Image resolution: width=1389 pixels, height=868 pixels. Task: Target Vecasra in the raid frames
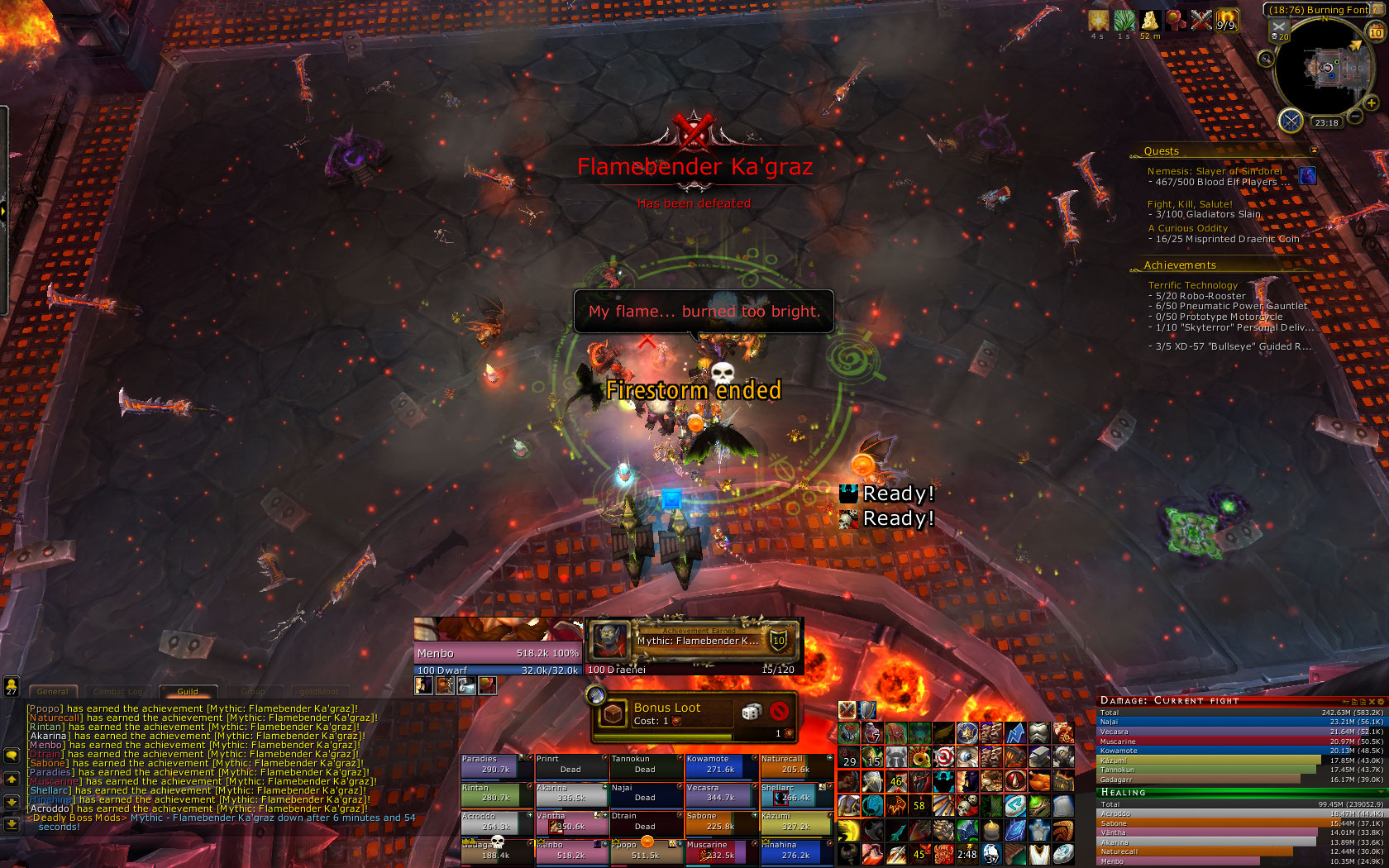(721, 794)
